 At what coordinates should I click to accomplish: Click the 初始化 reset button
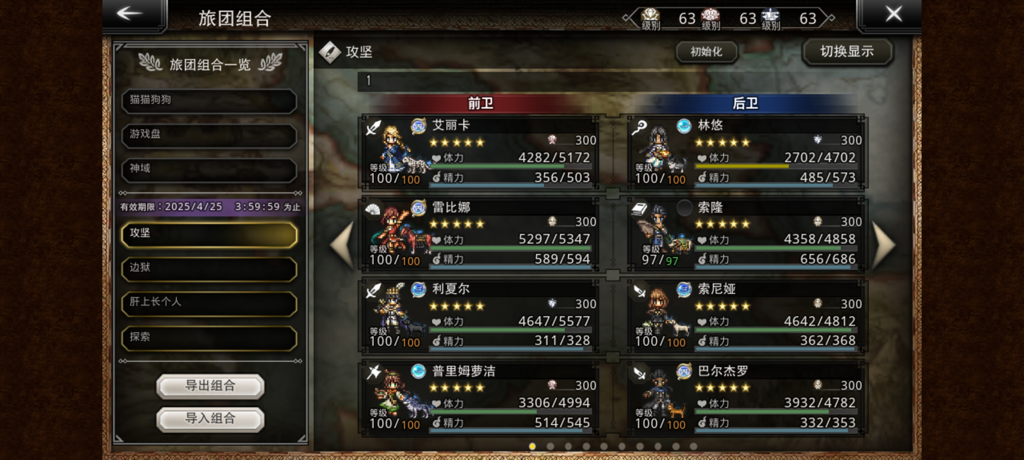pos(707,52)
